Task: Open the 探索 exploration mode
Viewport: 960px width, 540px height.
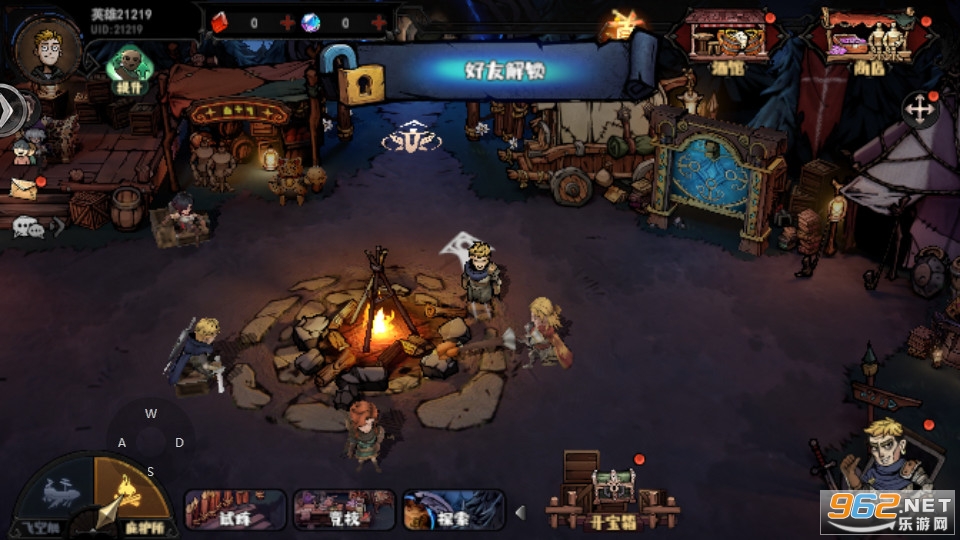Action: click(453, 510)
